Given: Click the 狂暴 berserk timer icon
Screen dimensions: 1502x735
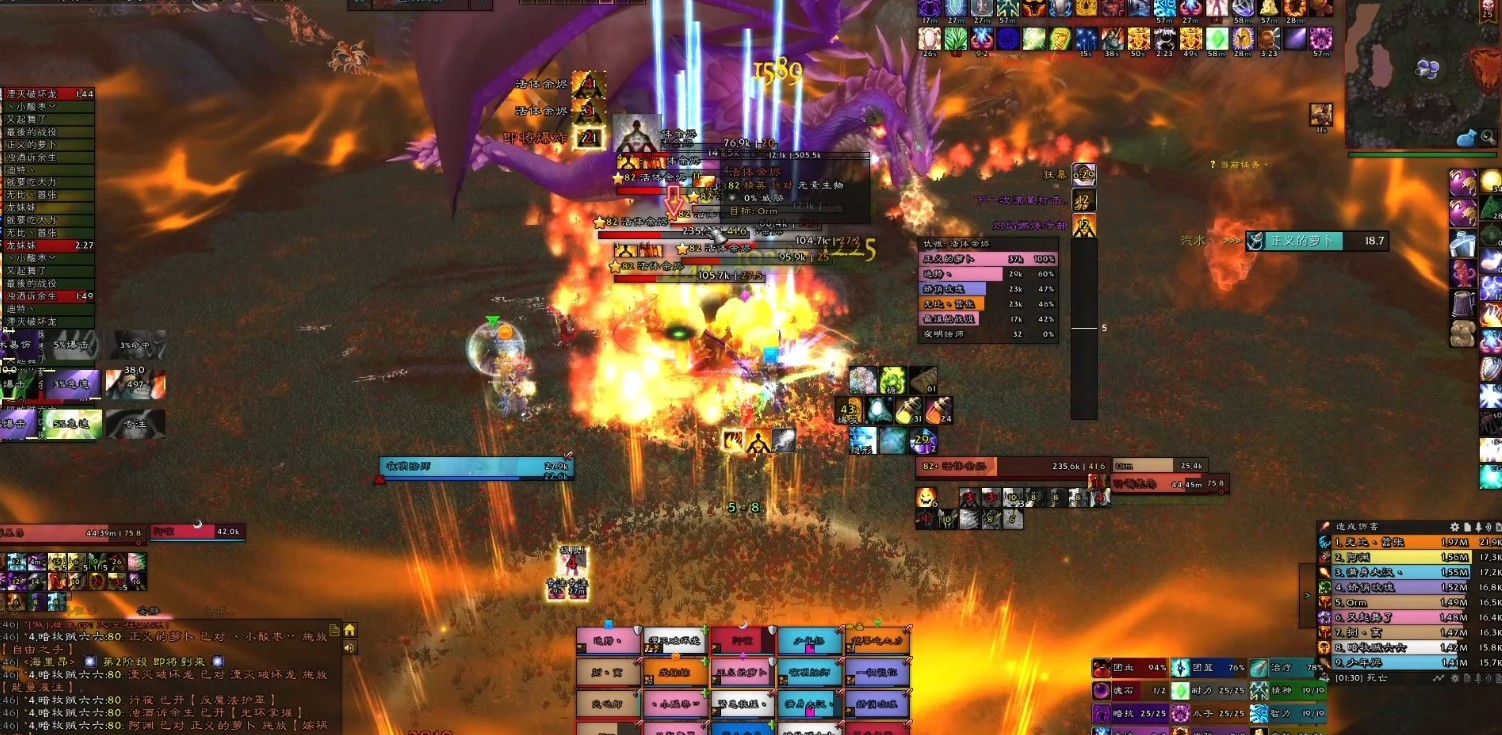Looking at the screenshot, I should (x=1083, y=175).
